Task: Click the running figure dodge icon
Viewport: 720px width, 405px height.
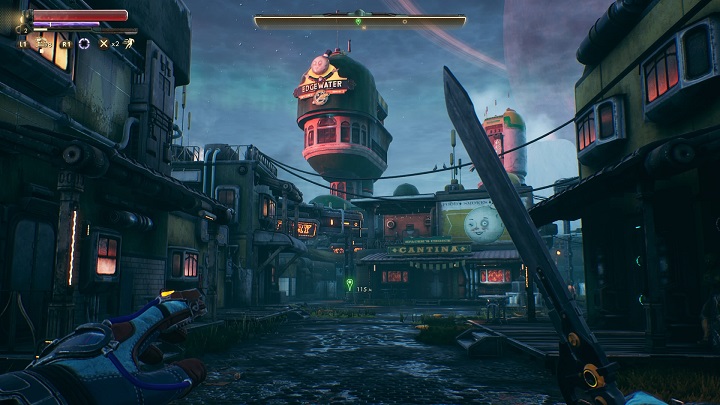Action: click(x=129, y=43)
